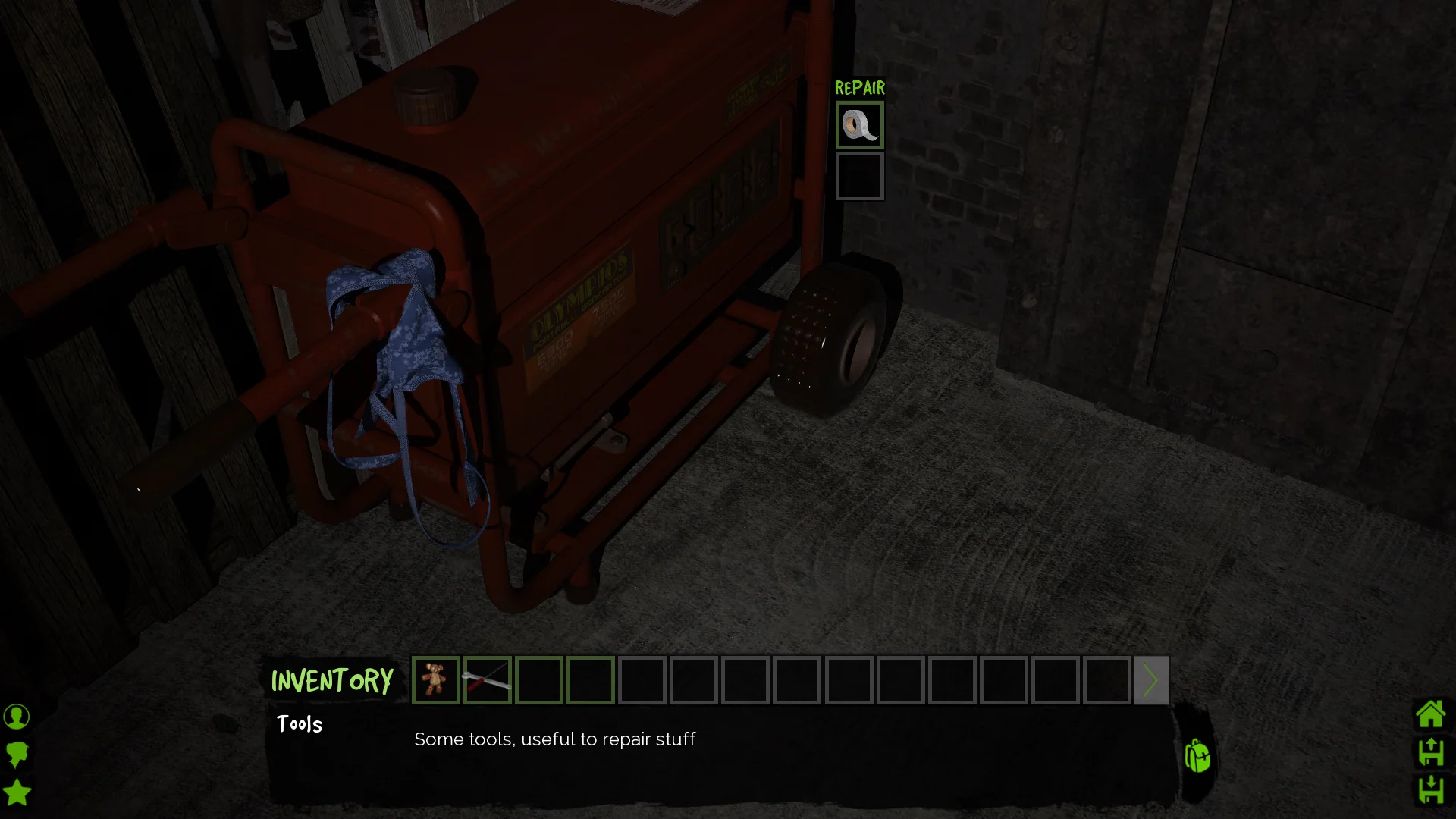The image size is (1456, 819).
Task: Click the save icon with up arrow
Action: click(x=1430, y=752)
